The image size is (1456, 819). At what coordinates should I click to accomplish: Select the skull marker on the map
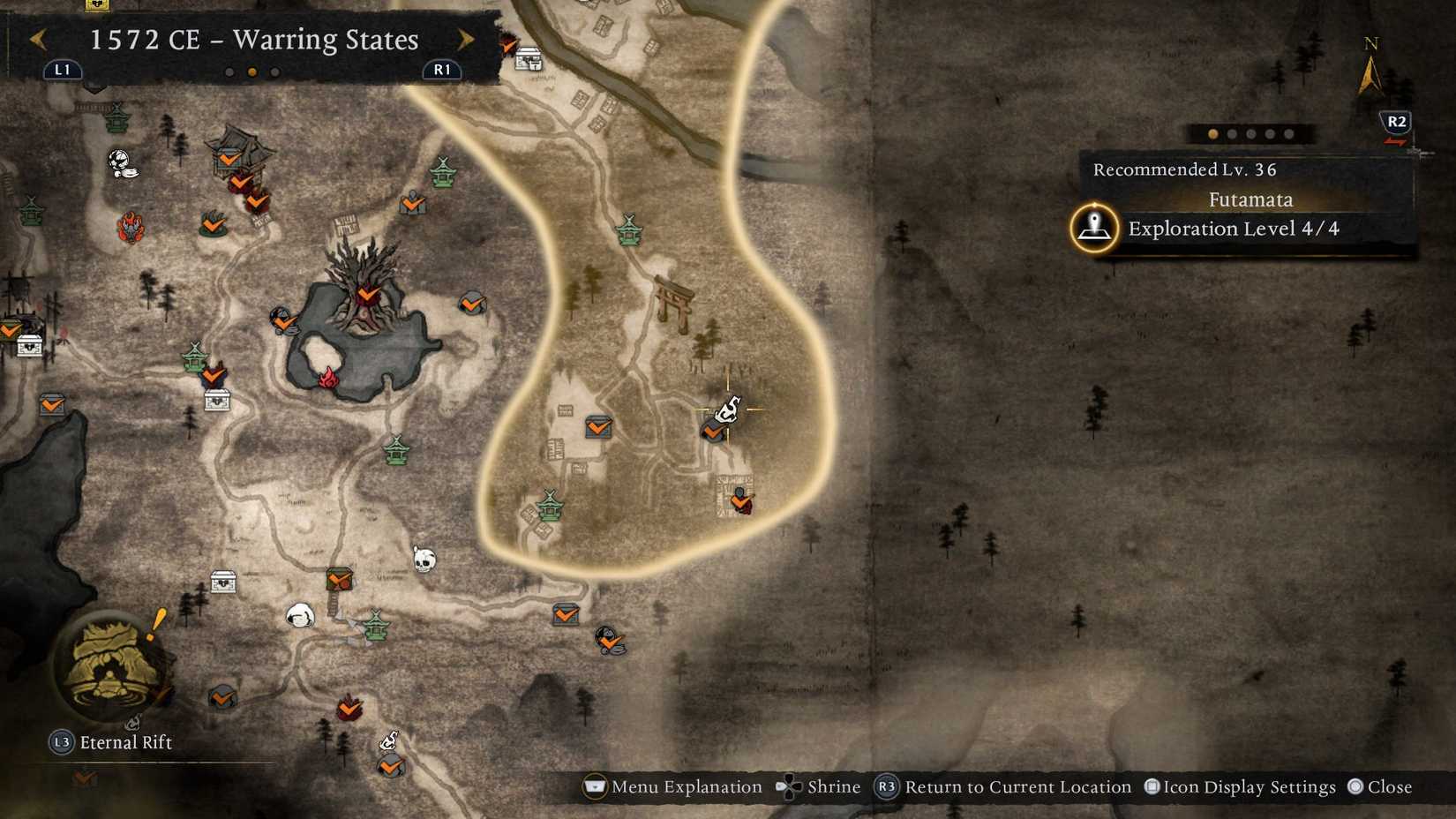[x=424, y=559]
